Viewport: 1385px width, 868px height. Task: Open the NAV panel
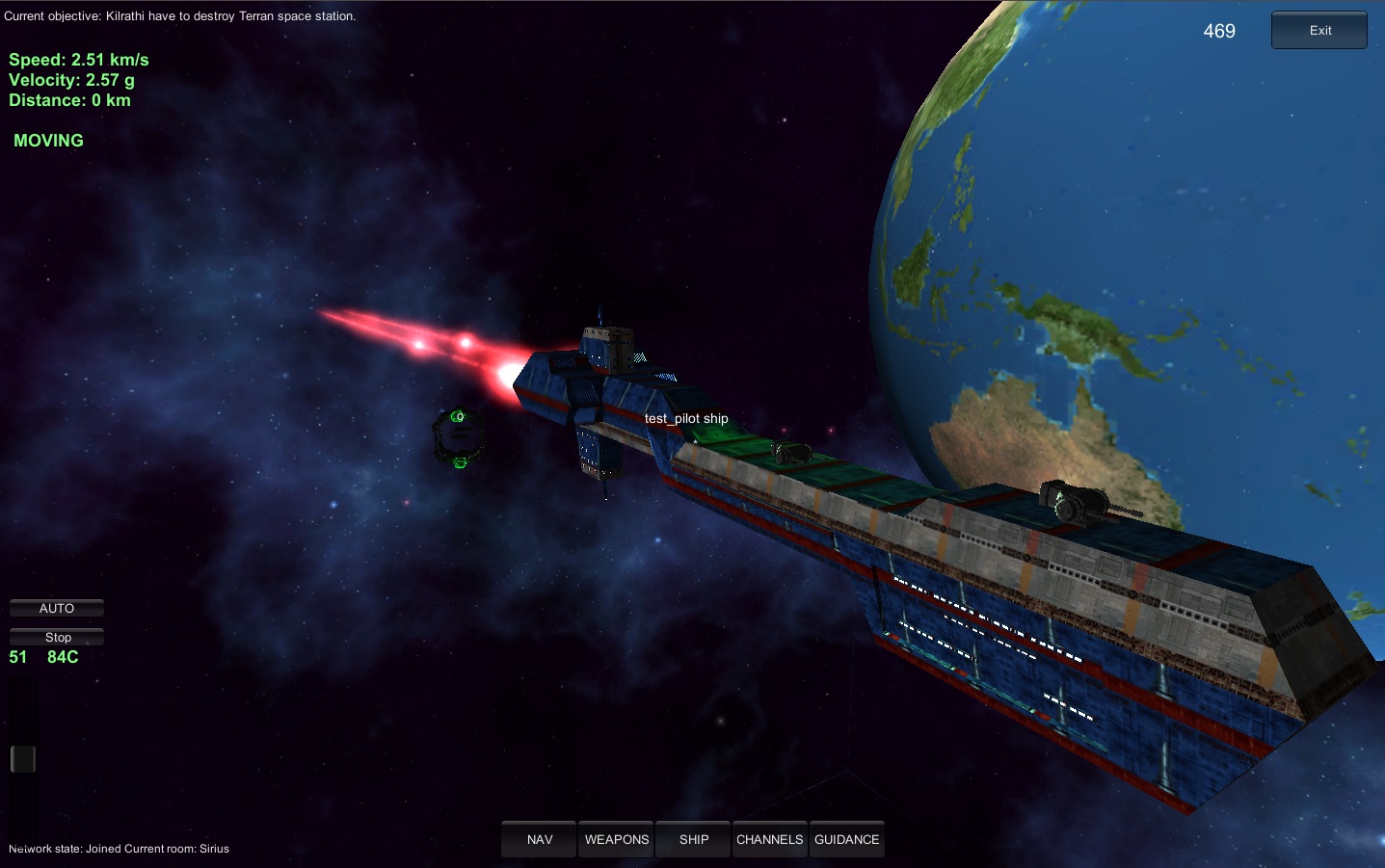click(539, 839)
